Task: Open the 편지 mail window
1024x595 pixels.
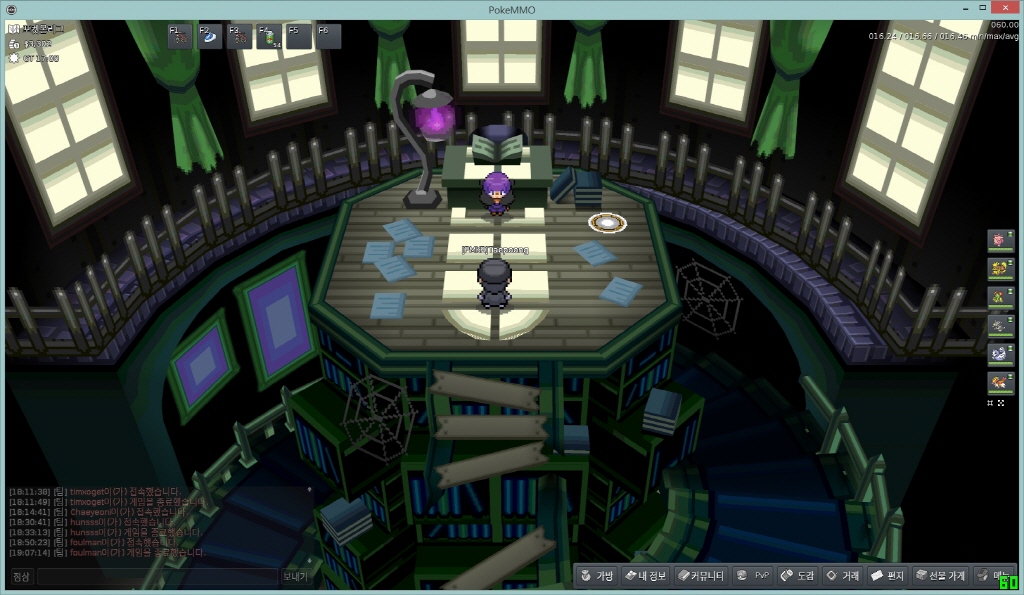Action: click(x=887, y=576)
